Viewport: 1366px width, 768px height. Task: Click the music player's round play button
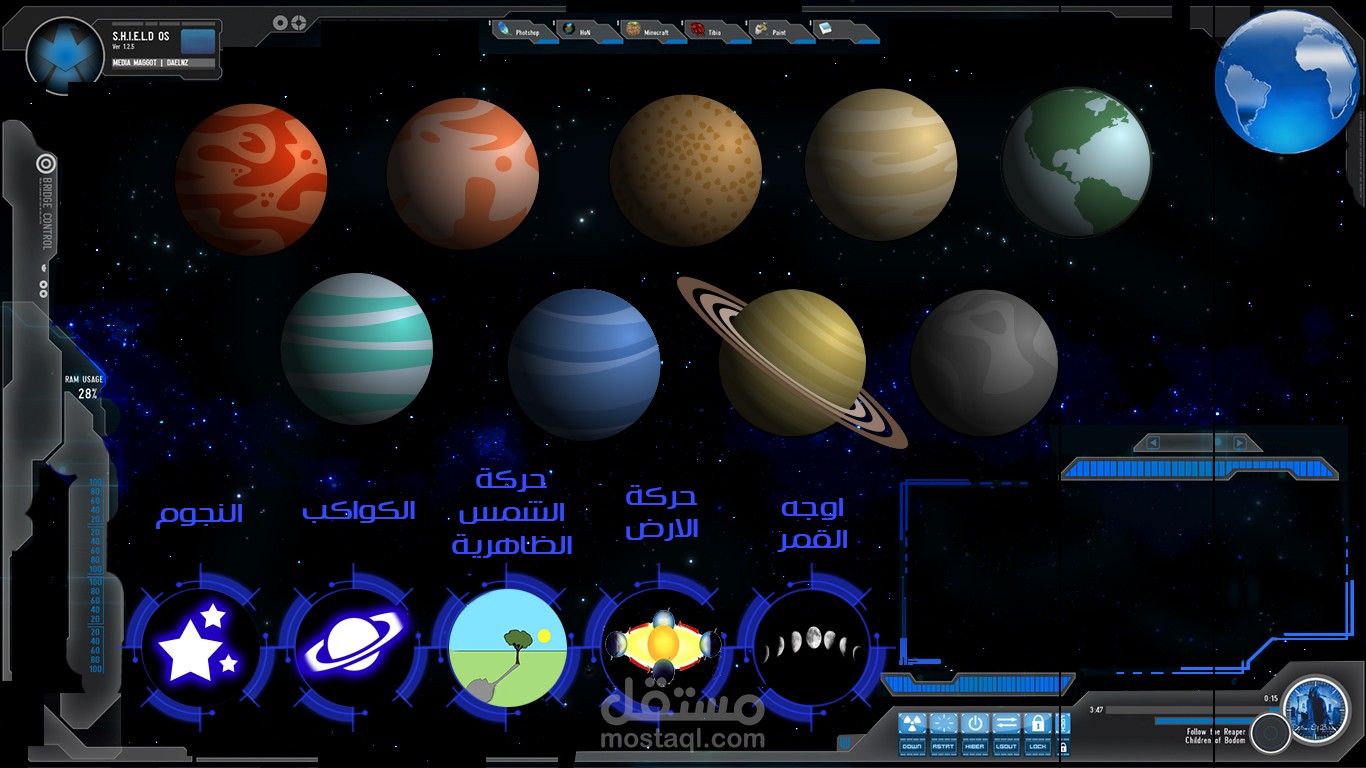coord(1270,733)
